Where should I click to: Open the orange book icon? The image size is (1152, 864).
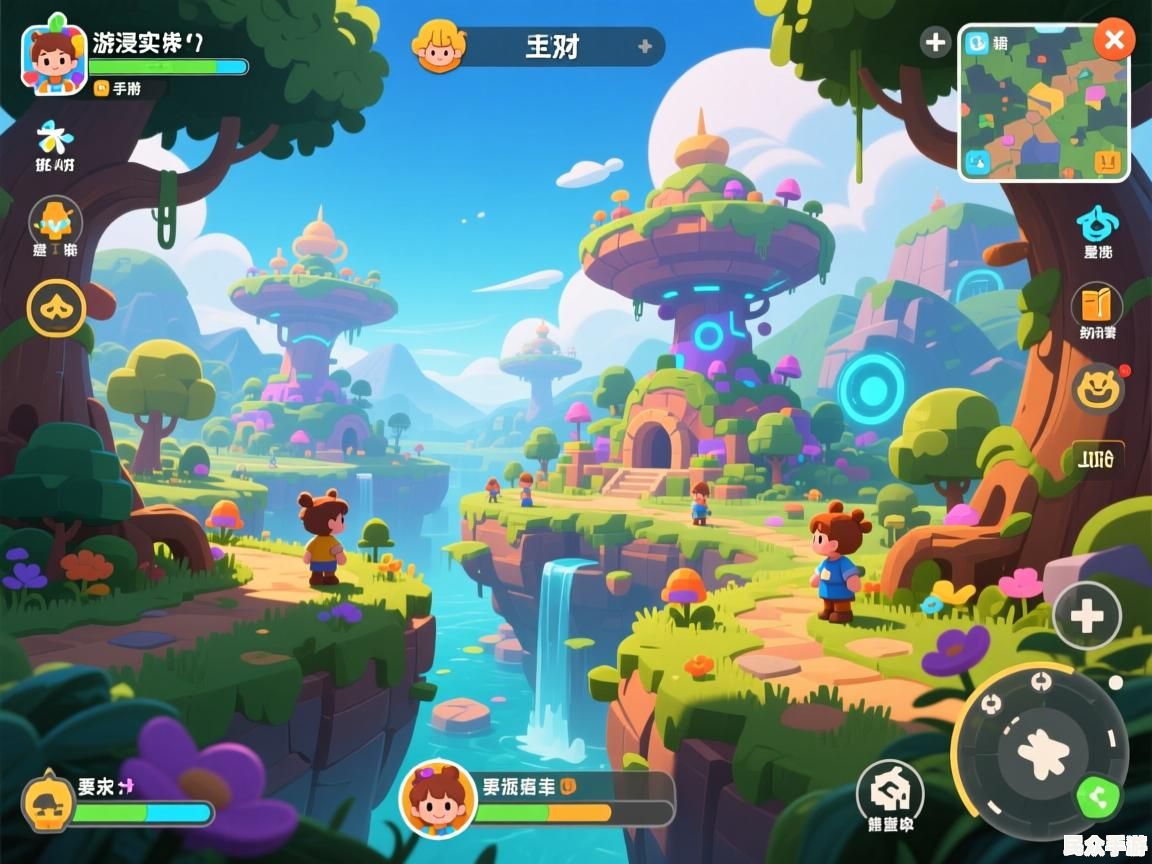tap(1097, 304)
